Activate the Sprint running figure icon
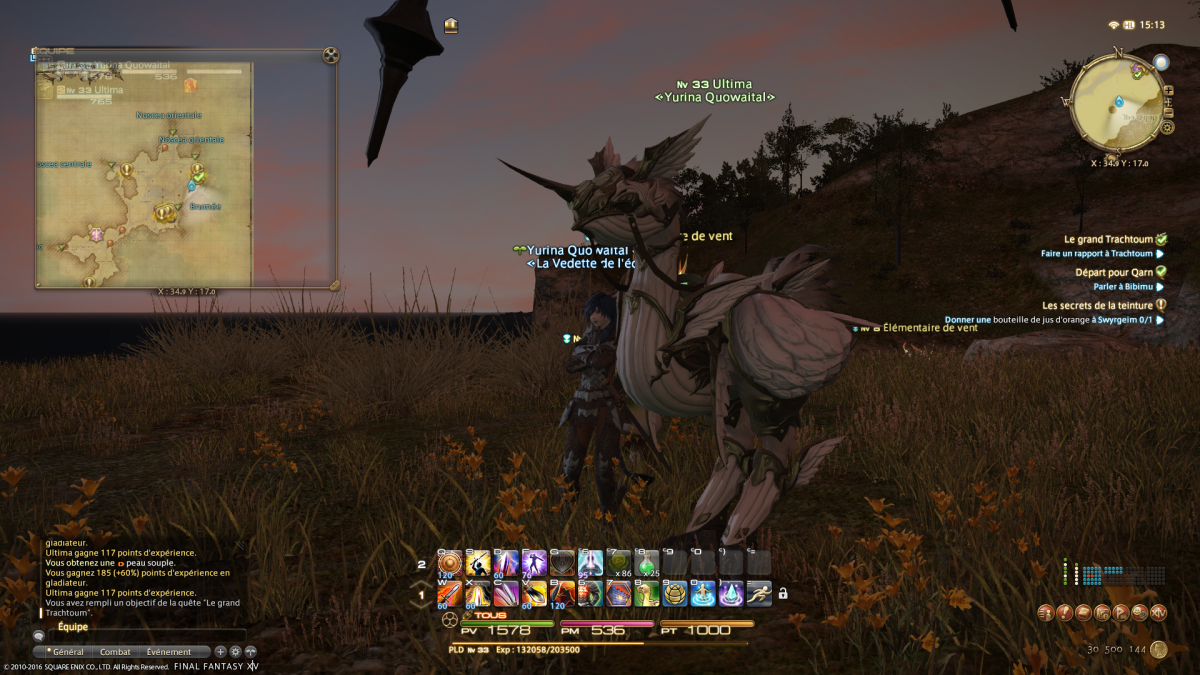Viewport: 1200px width, 675px height. (758, 593)
